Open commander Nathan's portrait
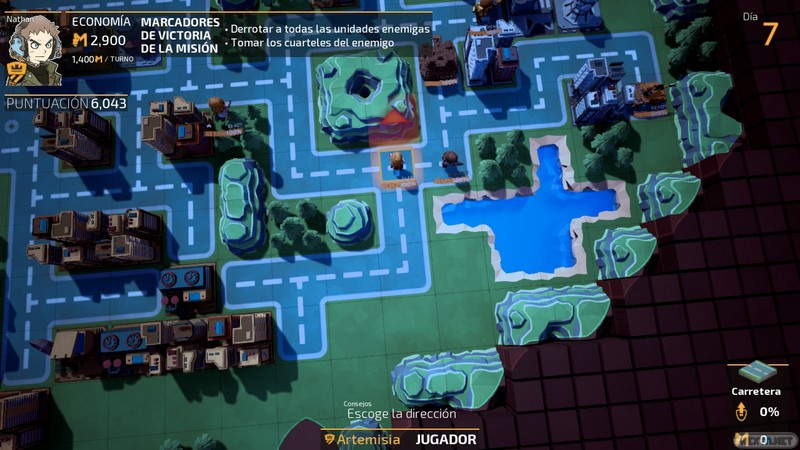This screenshot has width=800, height=450. click(33, 44)
